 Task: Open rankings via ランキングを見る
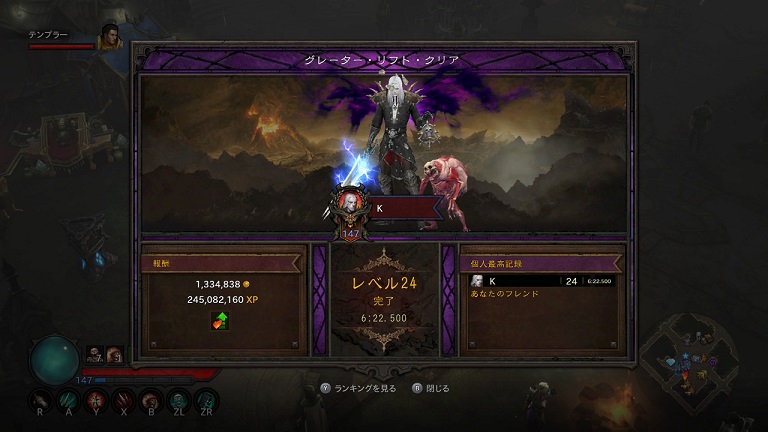(361, 388)
